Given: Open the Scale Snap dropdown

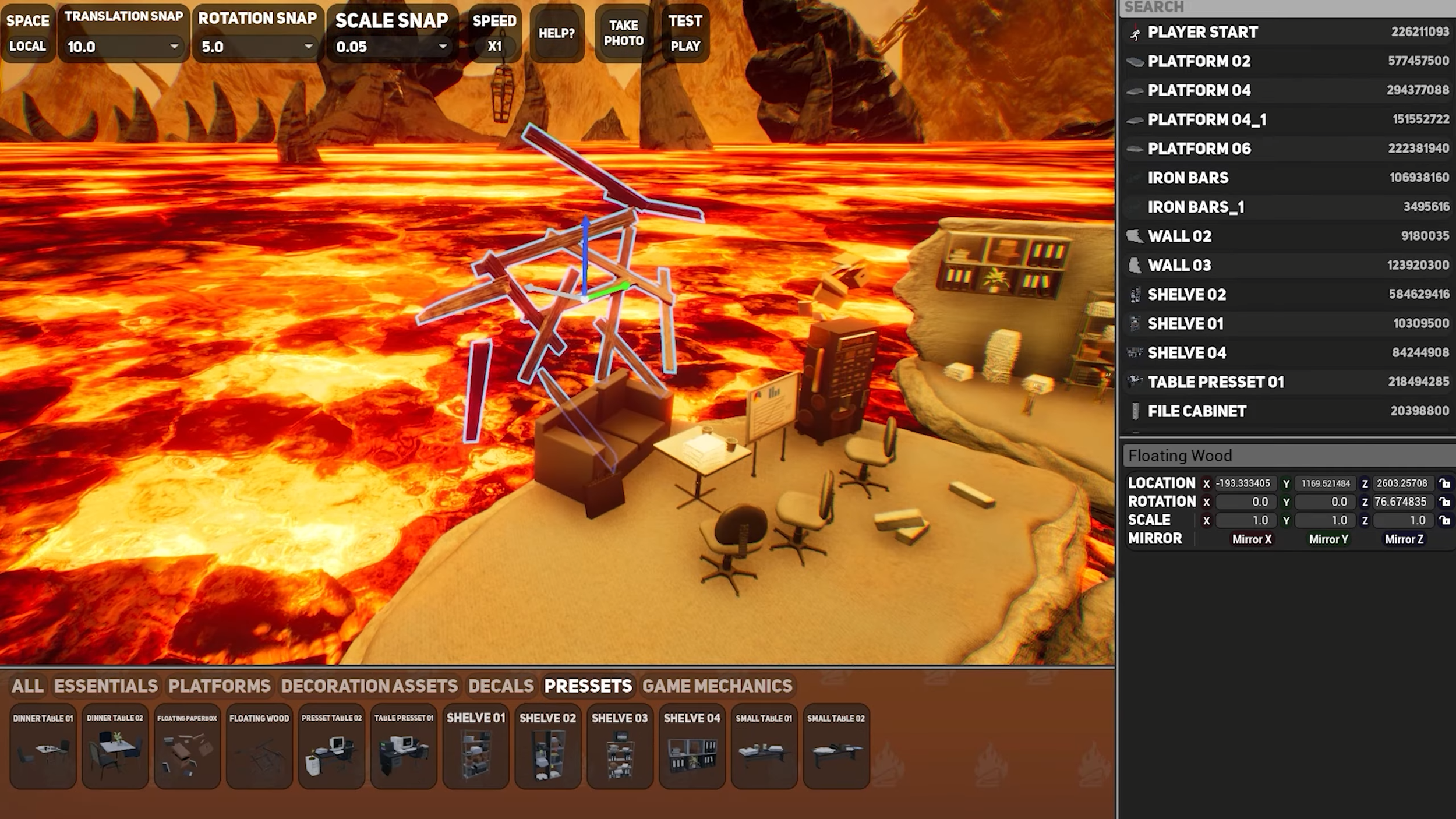Looking at the screenshot, I should (x=391, y=47).
